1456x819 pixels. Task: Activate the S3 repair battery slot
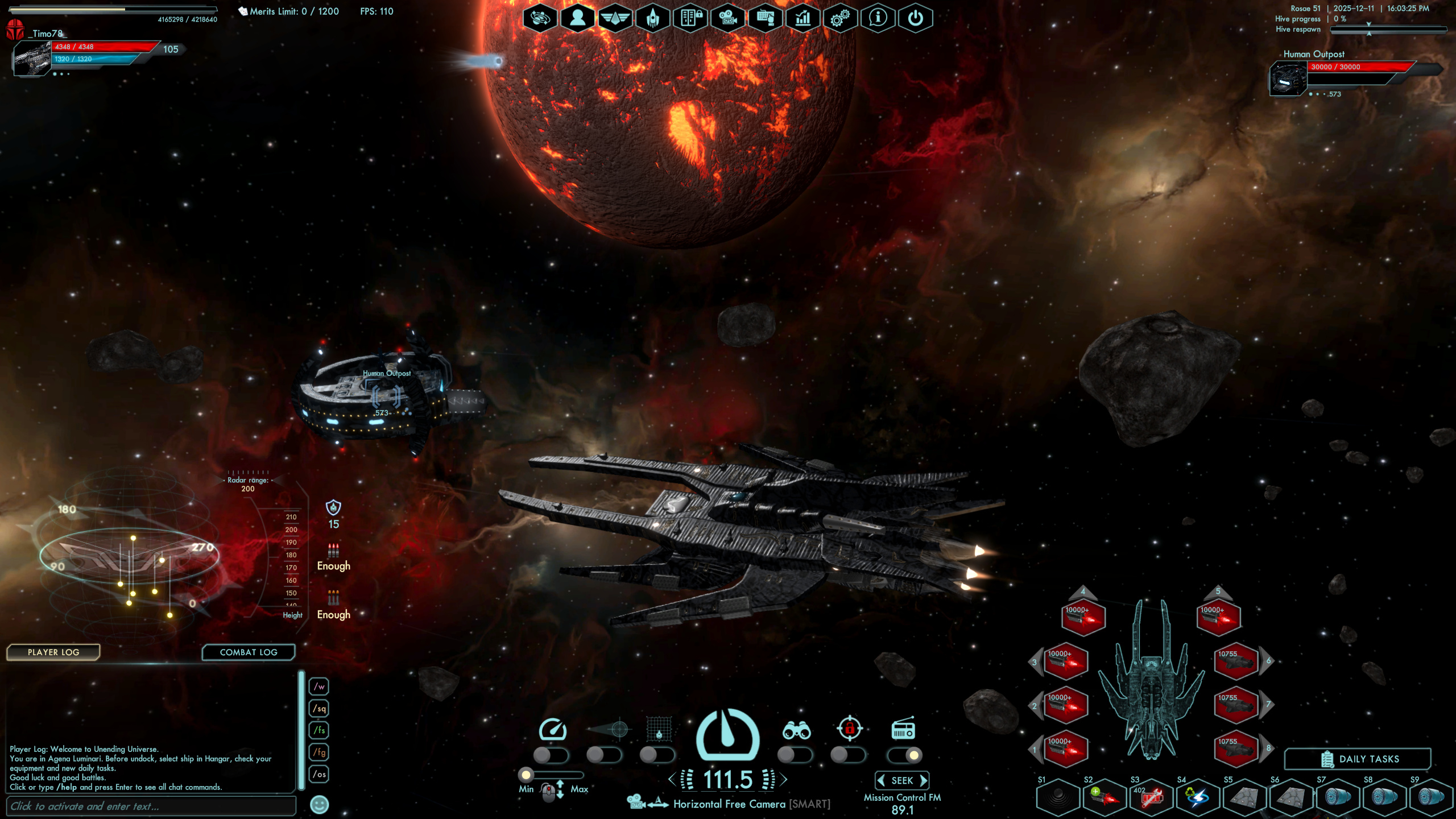(1151, 797)
